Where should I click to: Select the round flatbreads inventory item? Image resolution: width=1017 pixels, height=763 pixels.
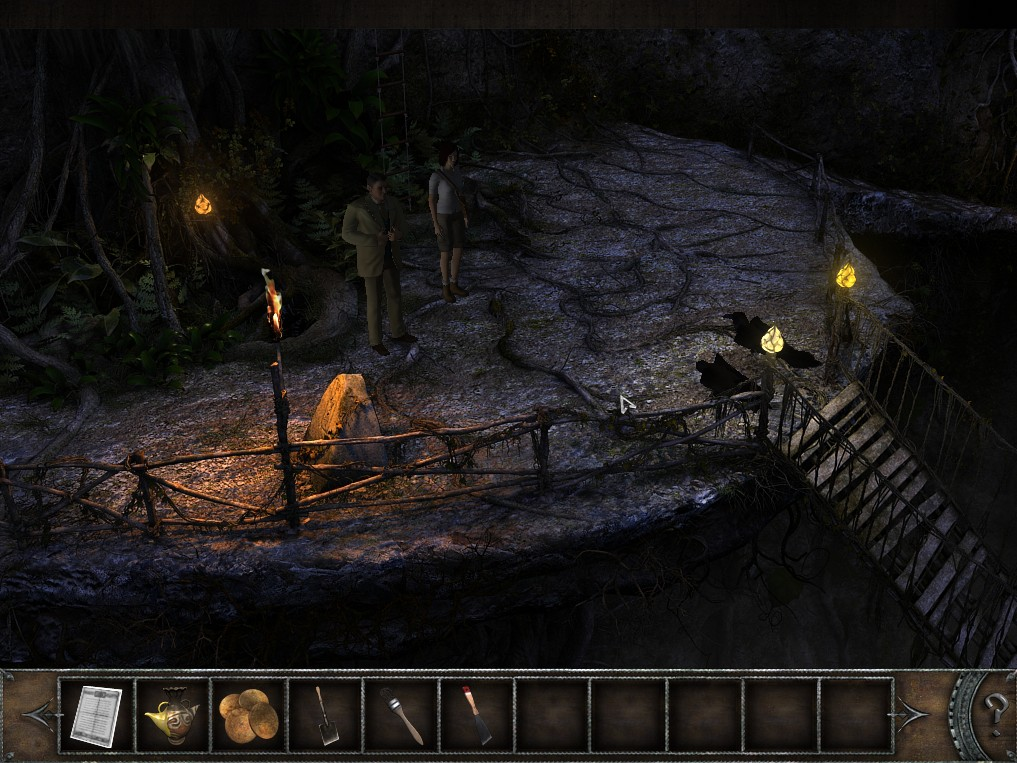click(248, 716)
